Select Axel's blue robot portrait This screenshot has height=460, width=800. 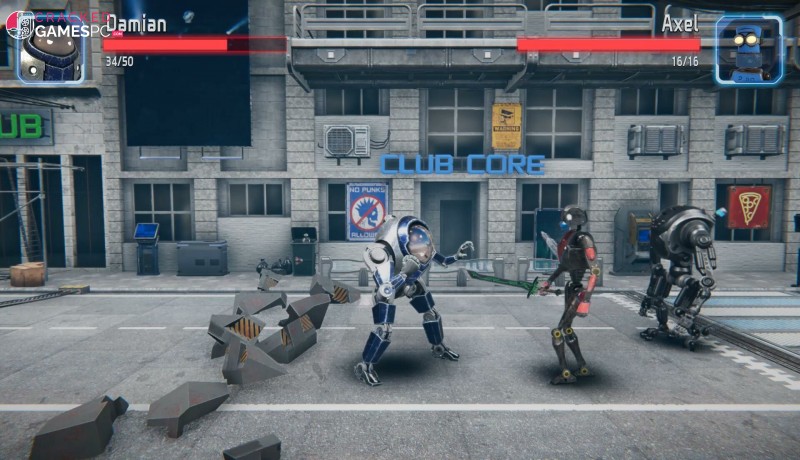click(x=749, y=49)
